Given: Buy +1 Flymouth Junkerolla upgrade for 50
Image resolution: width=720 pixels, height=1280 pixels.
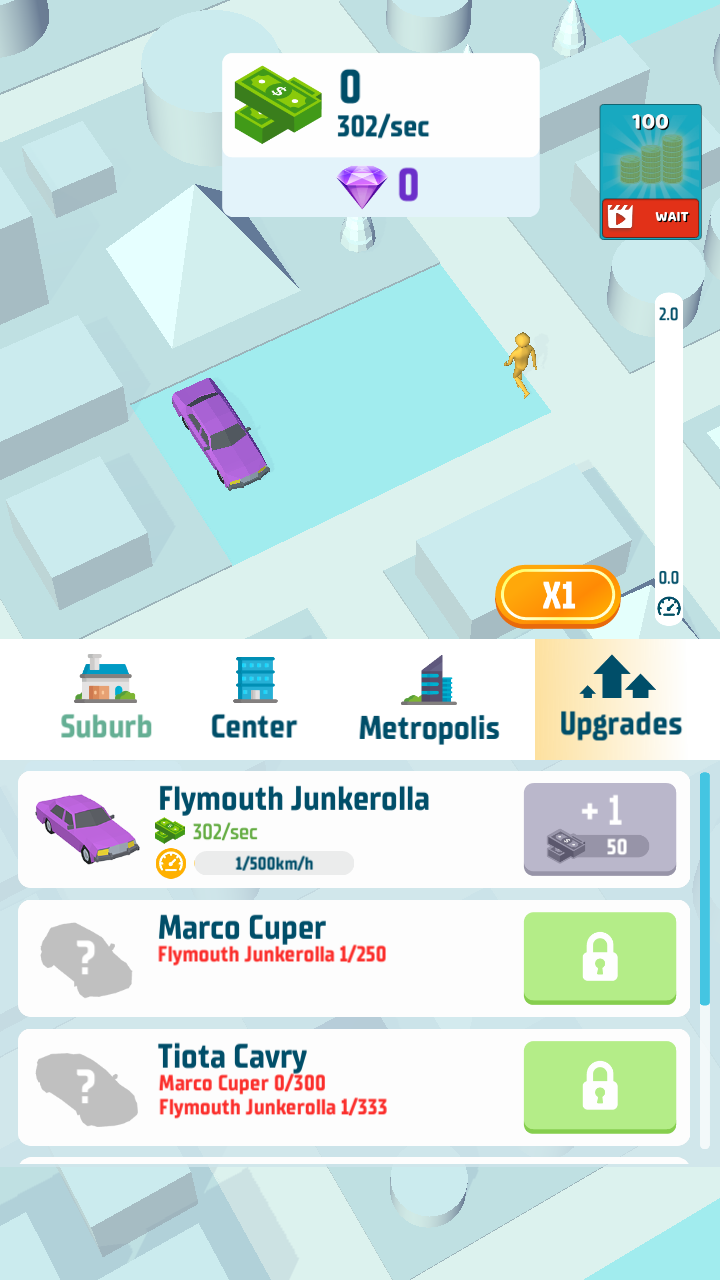Looking at the screenshot, I should click(x=599, y=829).
